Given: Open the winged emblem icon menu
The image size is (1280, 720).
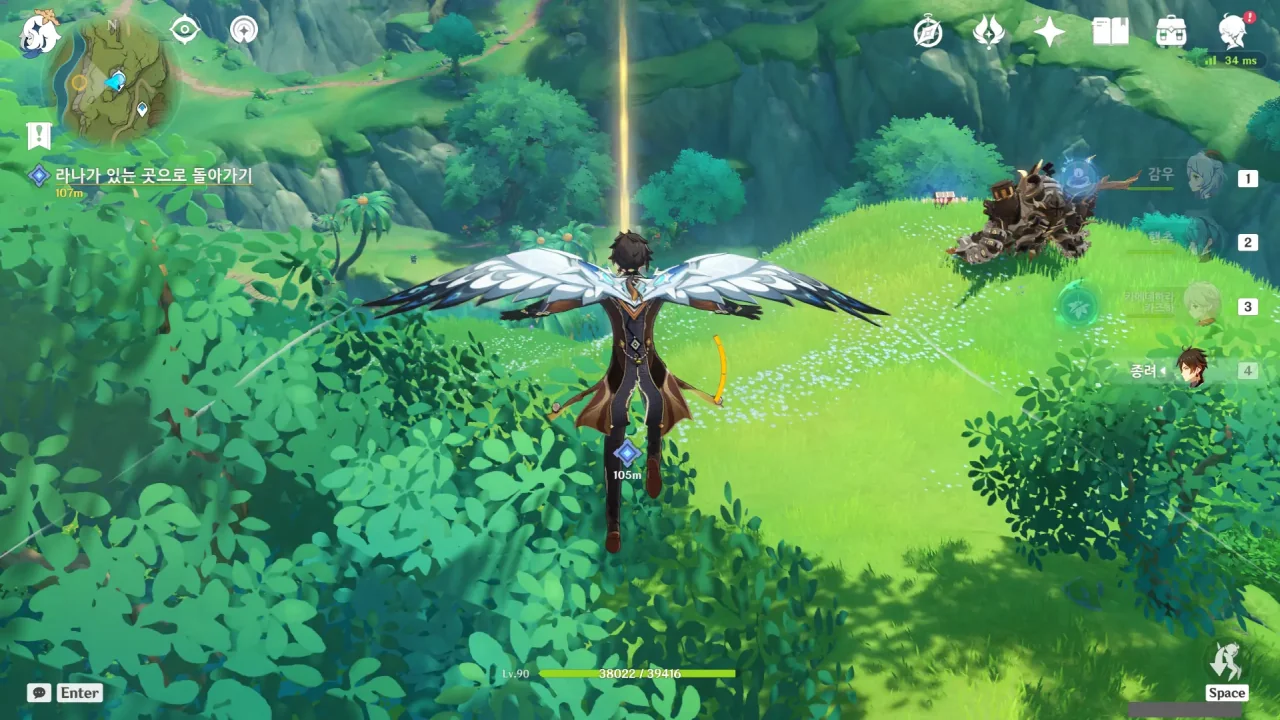Looking at the screenshot, I should 988,33.
